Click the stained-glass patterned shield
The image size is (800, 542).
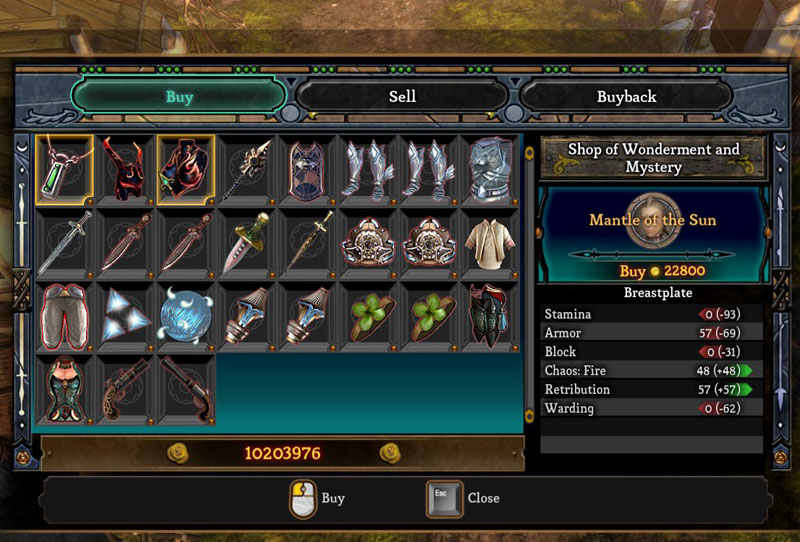[x=308, y=166]
